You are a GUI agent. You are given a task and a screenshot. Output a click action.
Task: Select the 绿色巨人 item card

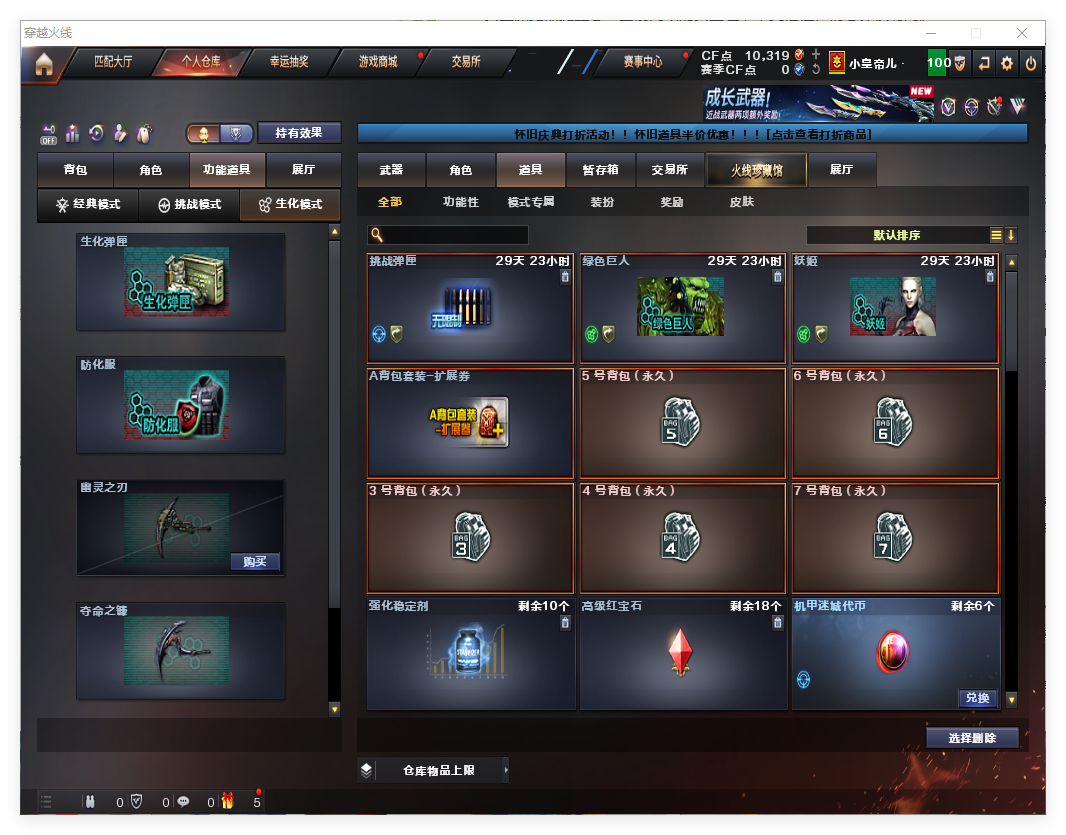pos(681,308)
